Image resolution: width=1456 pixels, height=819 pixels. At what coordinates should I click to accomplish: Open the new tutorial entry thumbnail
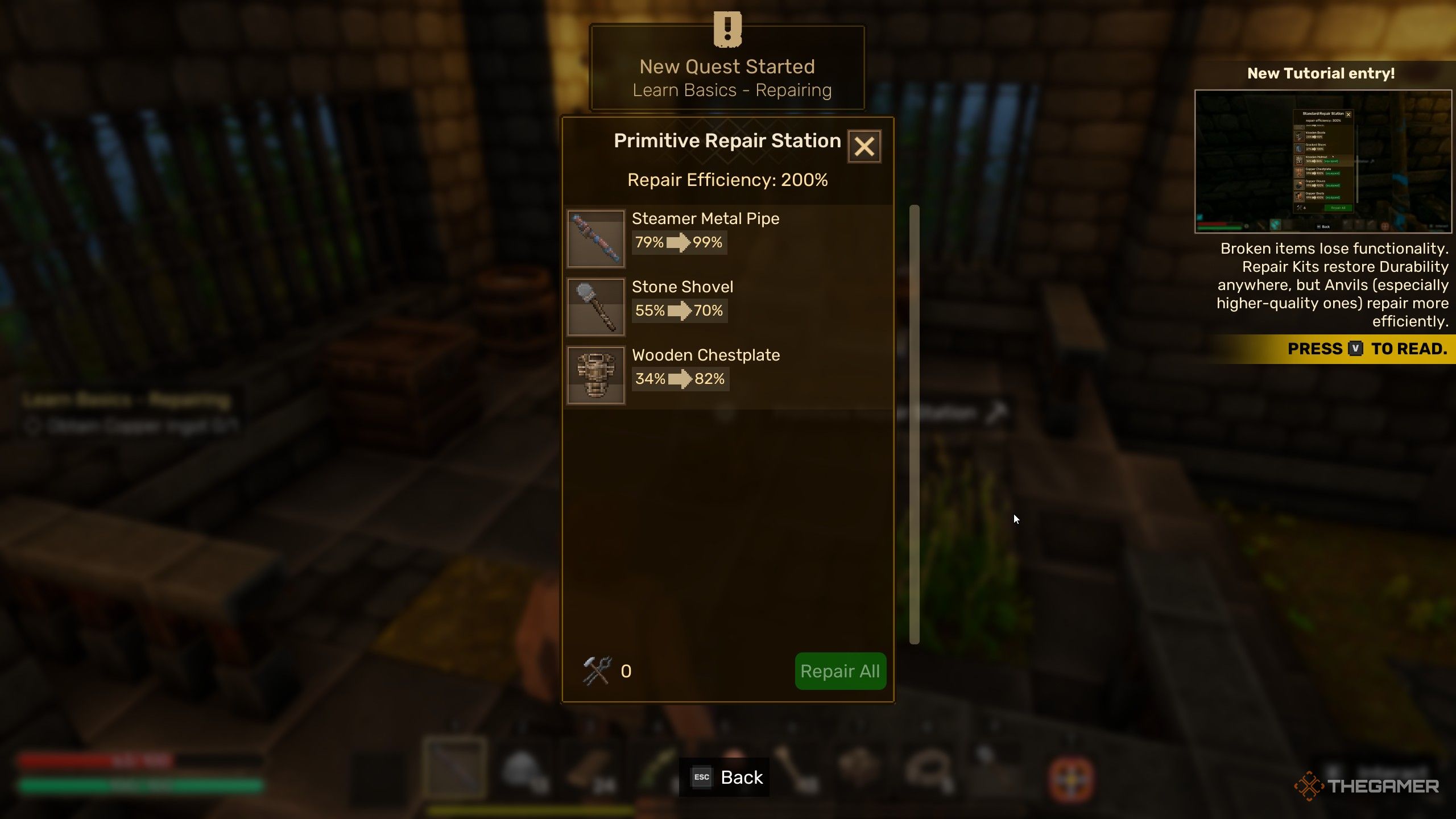coord(1323,162)
